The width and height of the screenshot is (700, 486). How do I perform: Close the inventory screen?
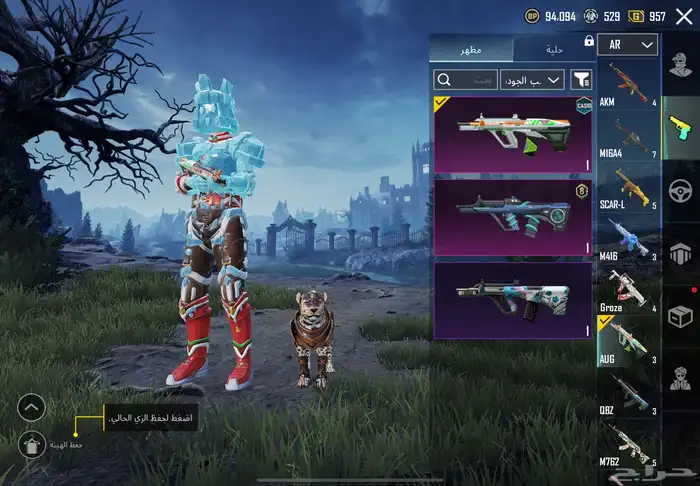point(683,15)
